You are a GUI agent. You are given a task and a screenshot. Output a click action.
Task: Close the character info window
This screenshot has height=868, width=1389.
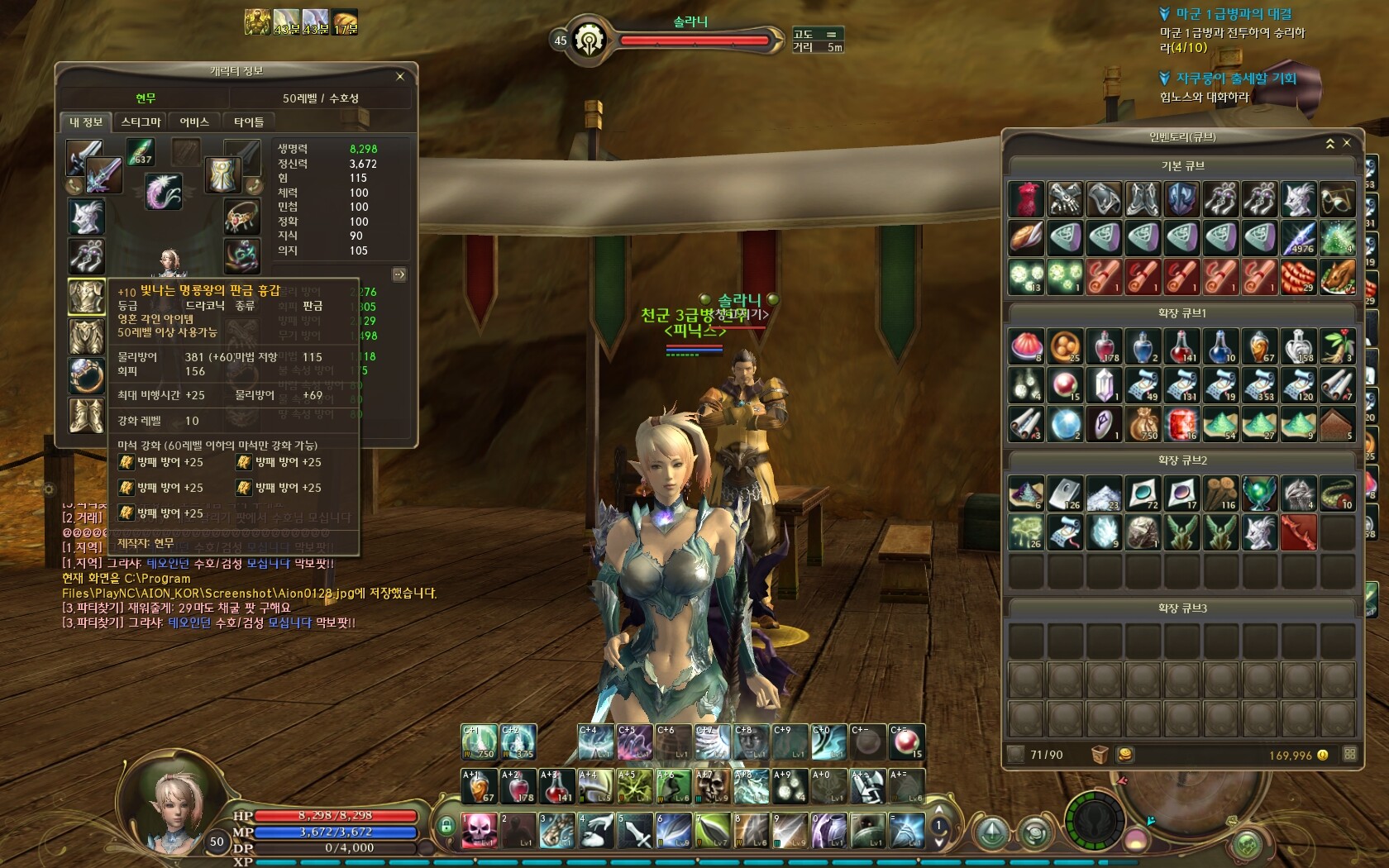point(400,77)
